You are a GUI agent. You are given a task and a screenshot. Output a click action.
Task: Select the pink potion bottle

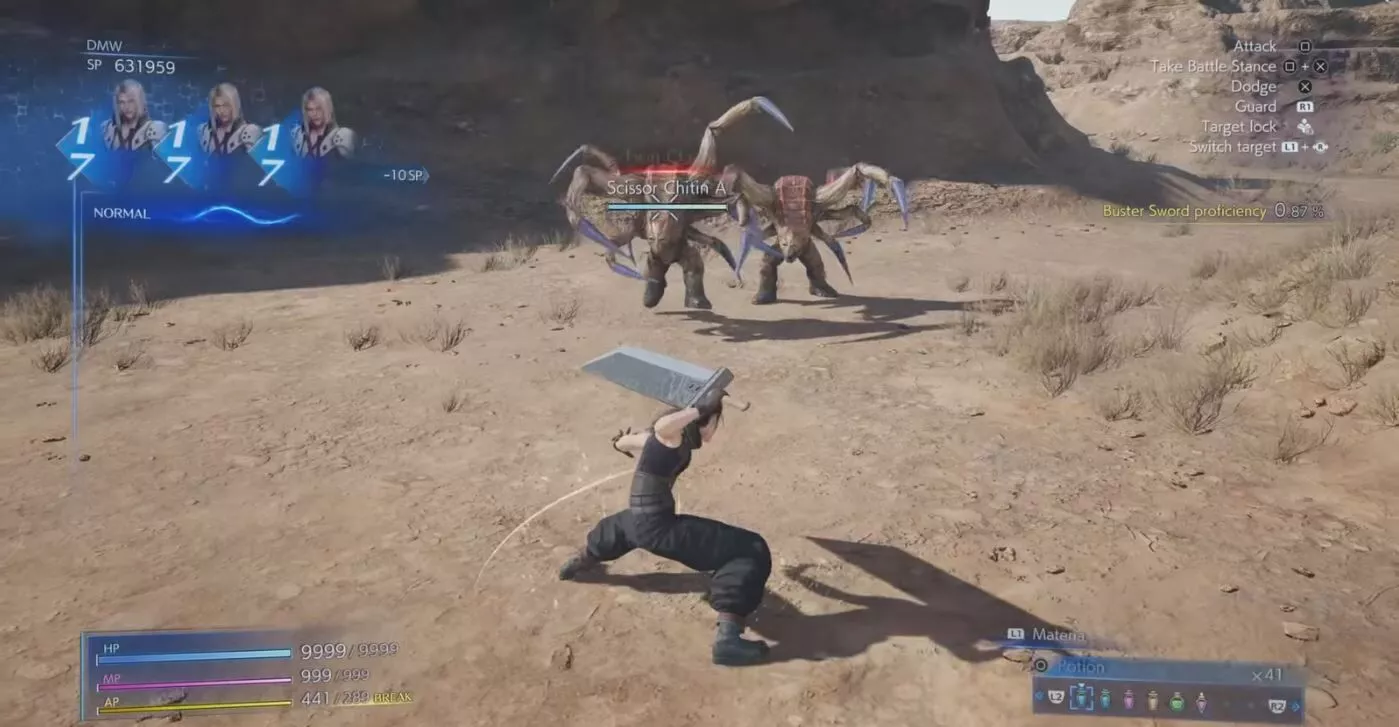tap(1128, 700)
